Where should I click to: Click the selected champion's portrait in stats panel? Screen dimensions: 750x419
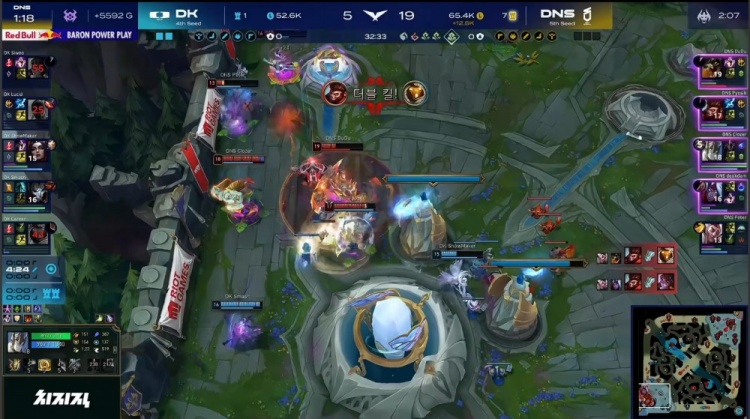tap(17, 342)
